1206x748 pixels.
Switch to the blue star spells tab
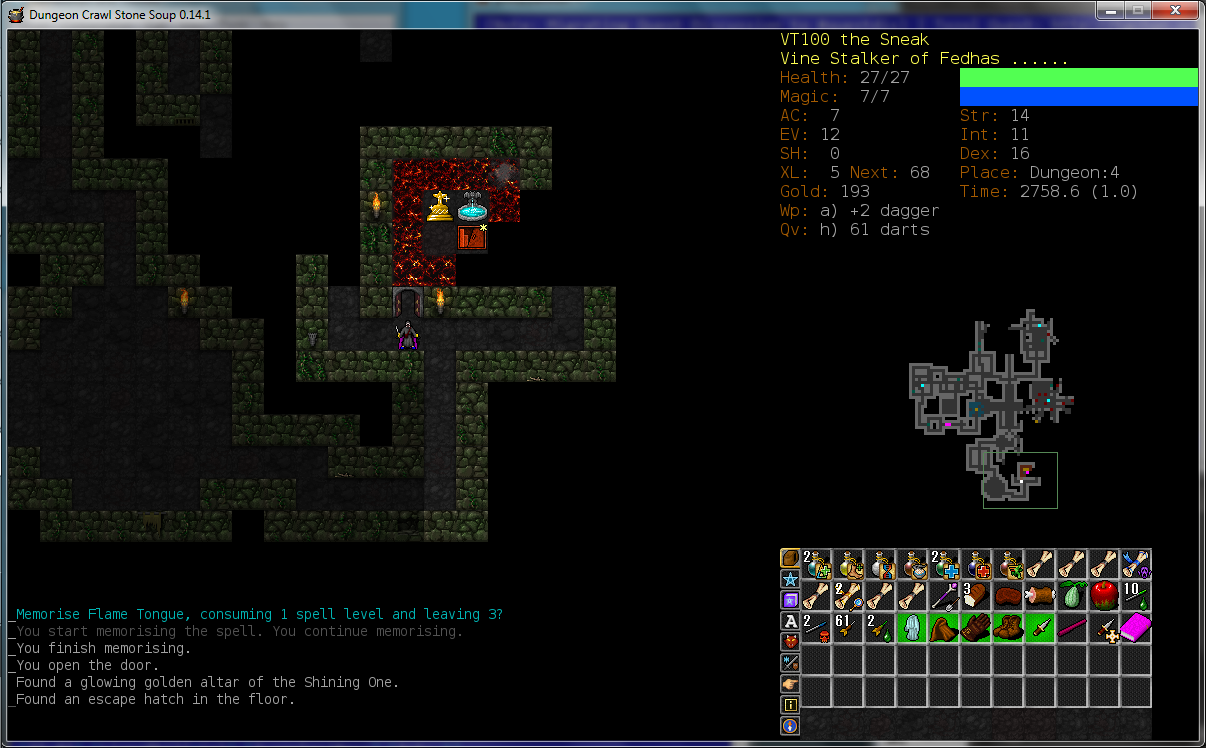(x=790, y=579)
